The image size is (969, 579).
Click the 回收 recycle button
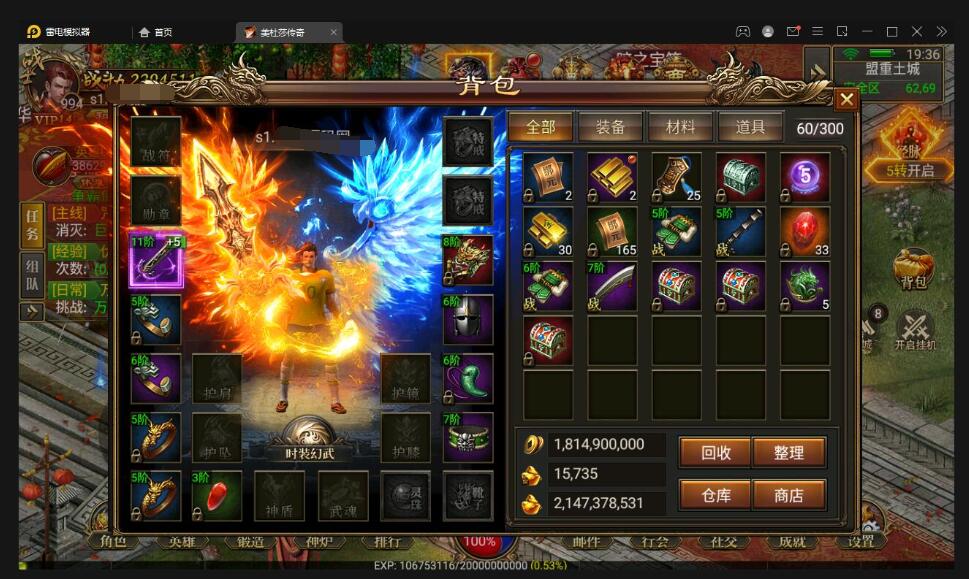tap(715, 452)
